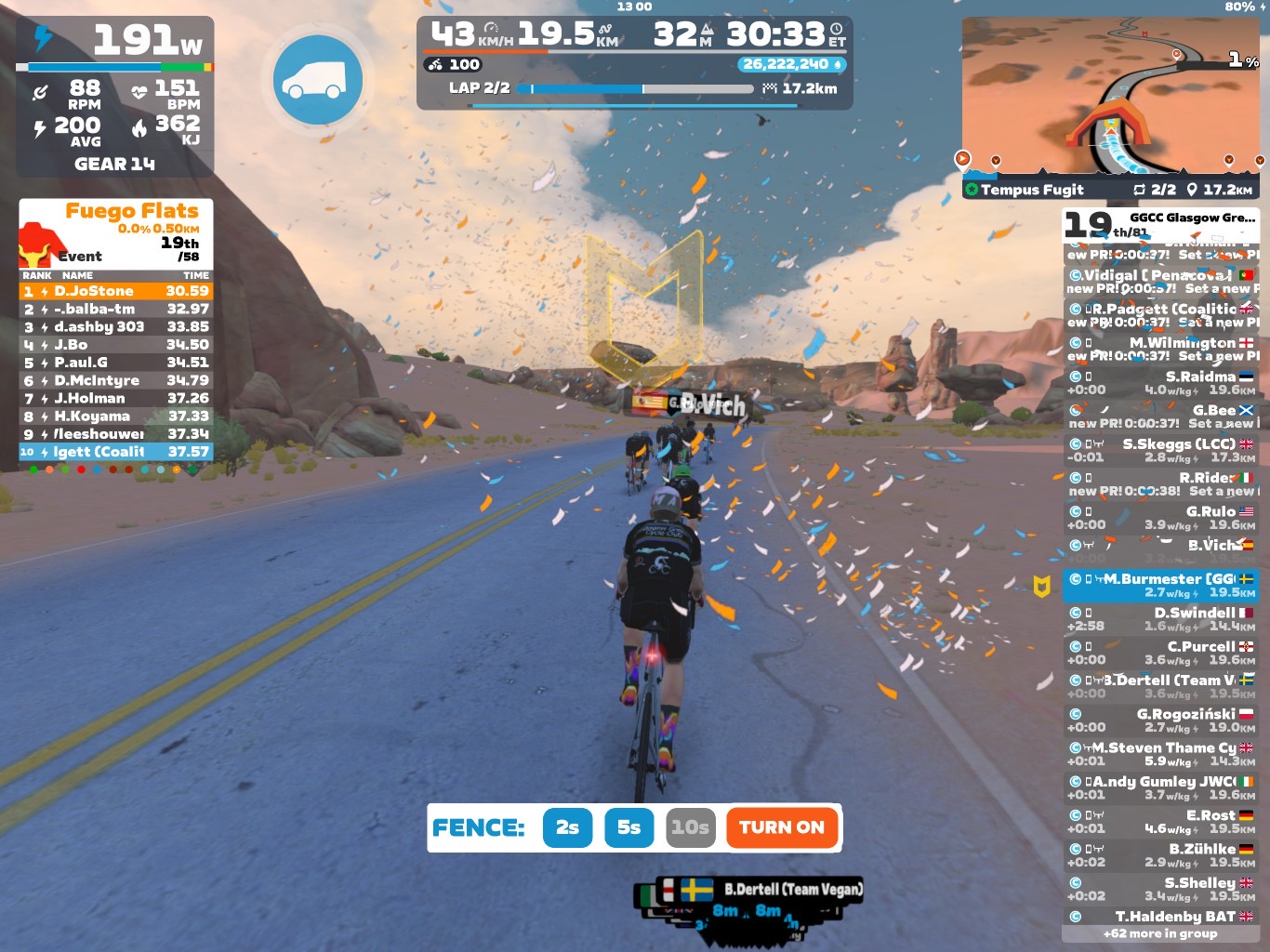Select D.Swindell in the riders list
Image resolution: width=1270 pixels, height=952 pixels.
click(x=1160, y=619)
